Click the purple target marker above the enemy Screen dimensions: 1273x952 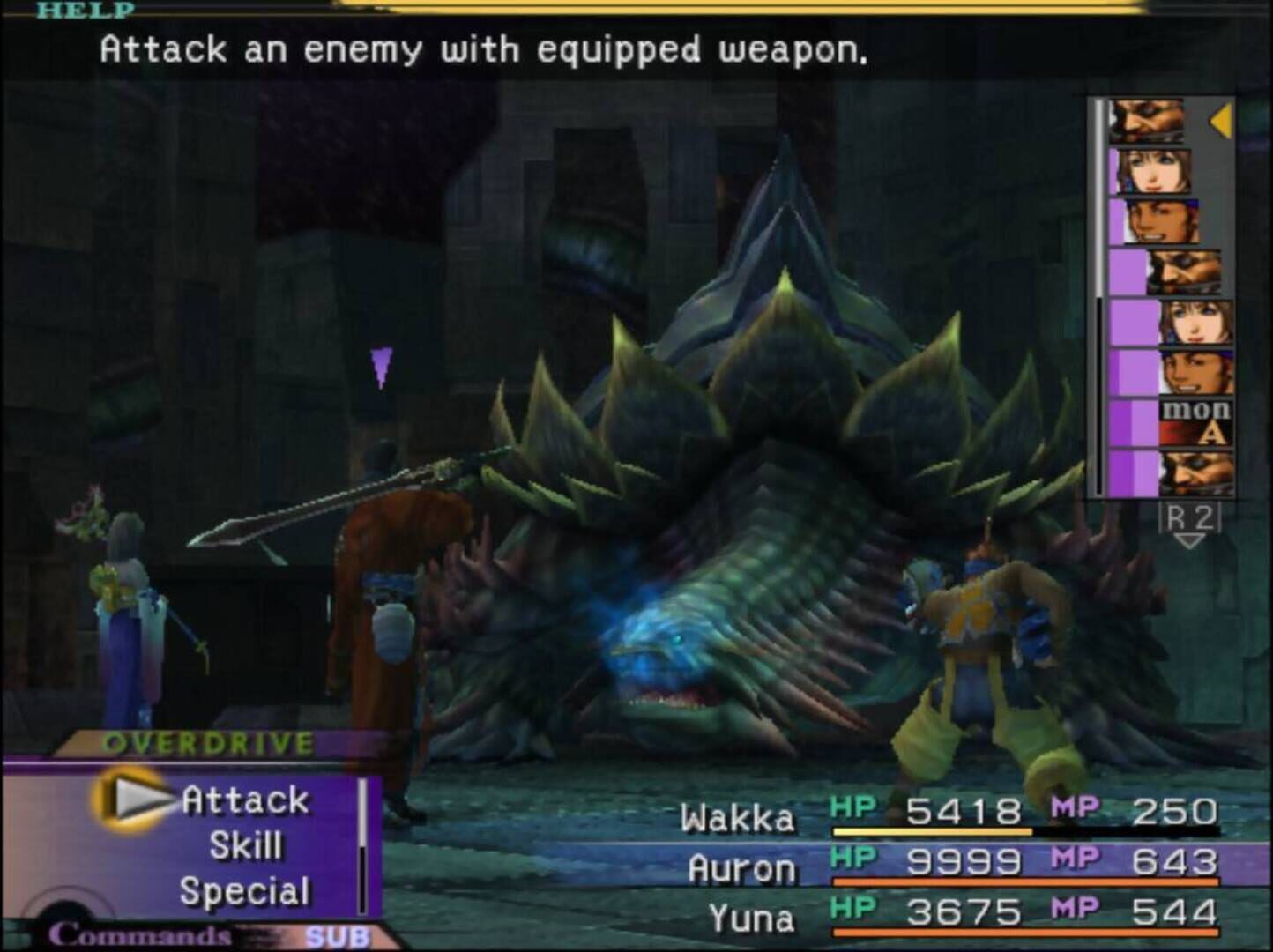pos(381,368)
